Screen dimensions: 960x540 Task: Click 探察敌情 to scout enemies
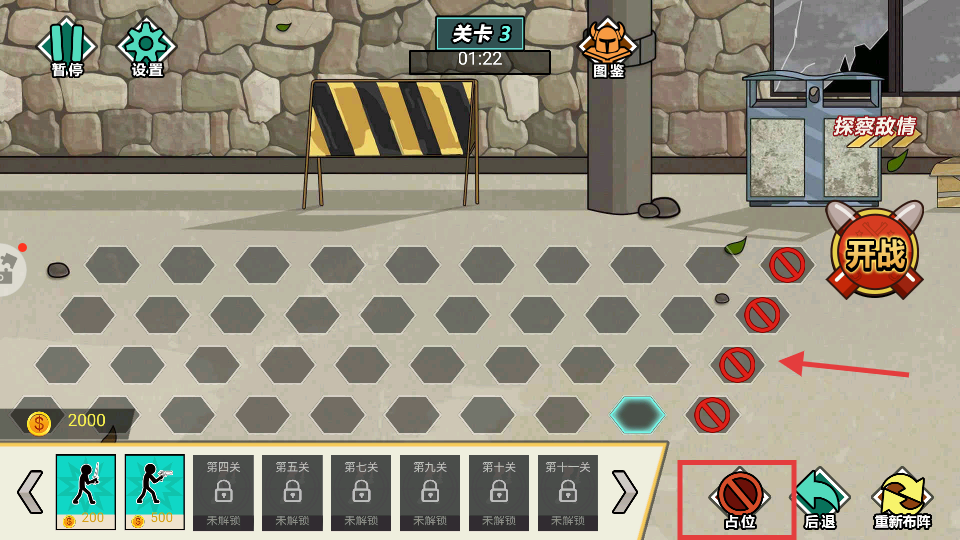click(x=874, y=128)
